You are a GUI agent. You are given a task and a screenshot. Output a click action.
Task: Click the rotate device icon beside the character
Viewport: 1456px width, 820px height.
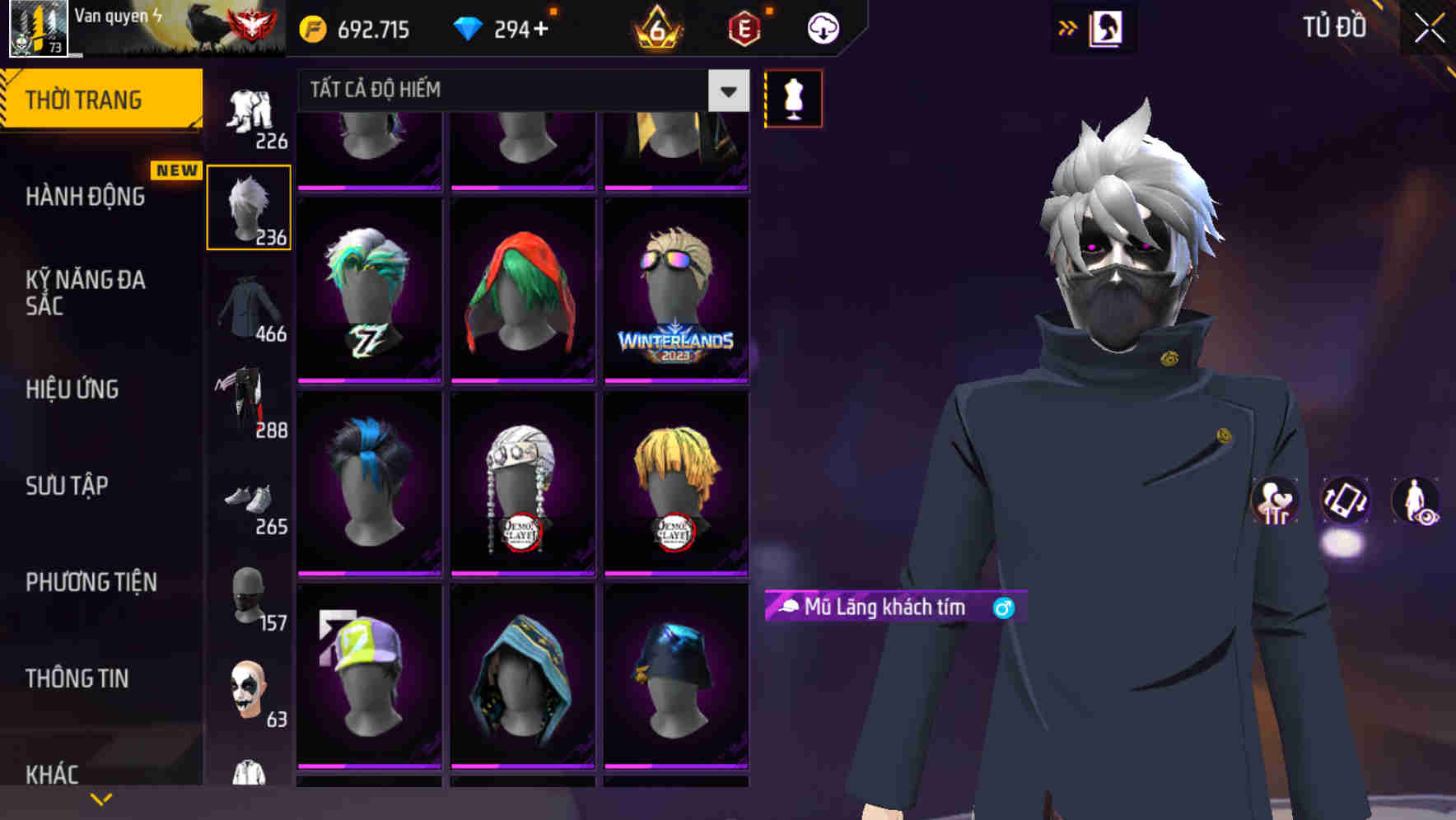click(x=1346, y=502)
